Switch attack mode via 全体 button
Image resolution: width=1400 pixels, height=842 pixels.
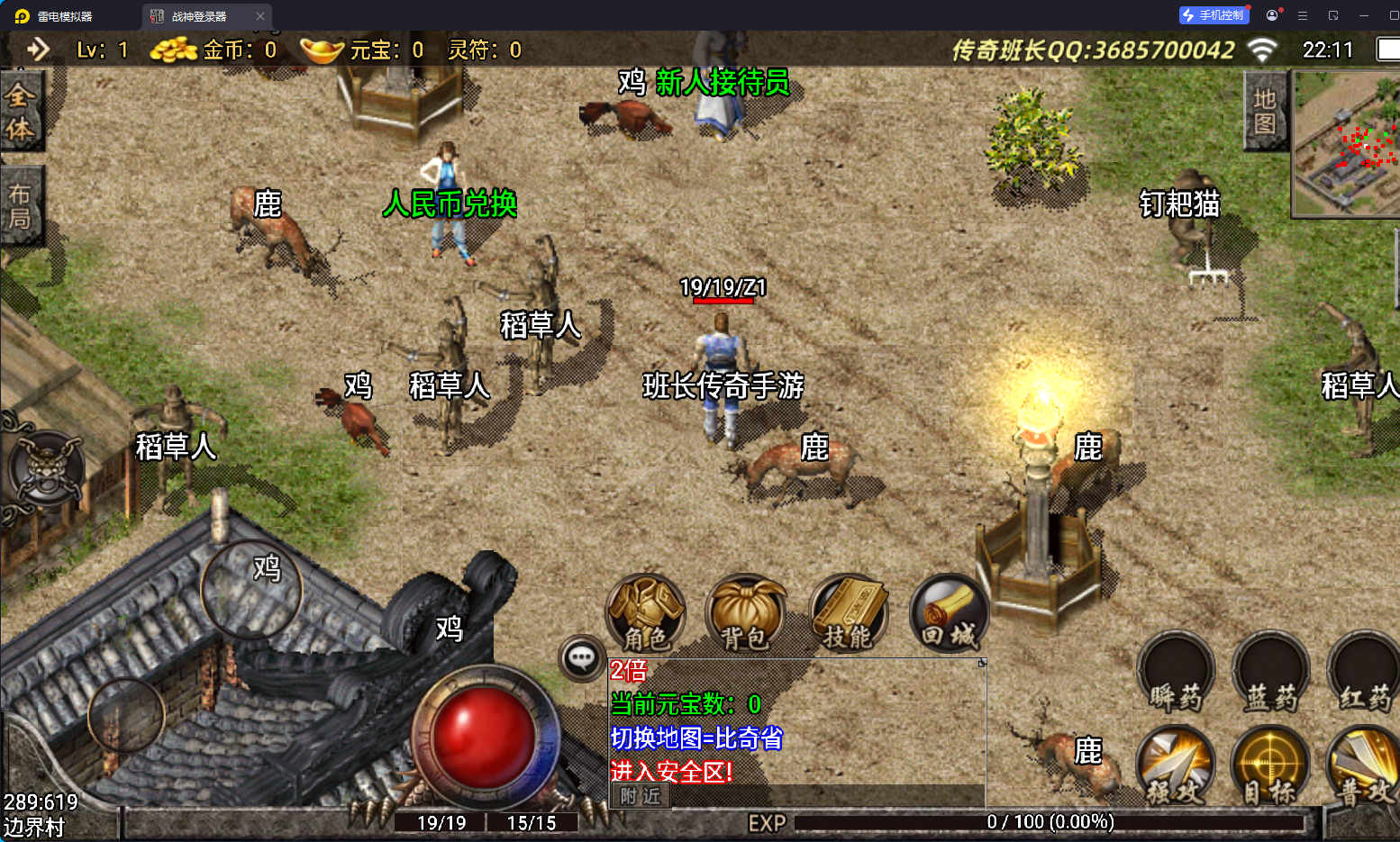20,113
